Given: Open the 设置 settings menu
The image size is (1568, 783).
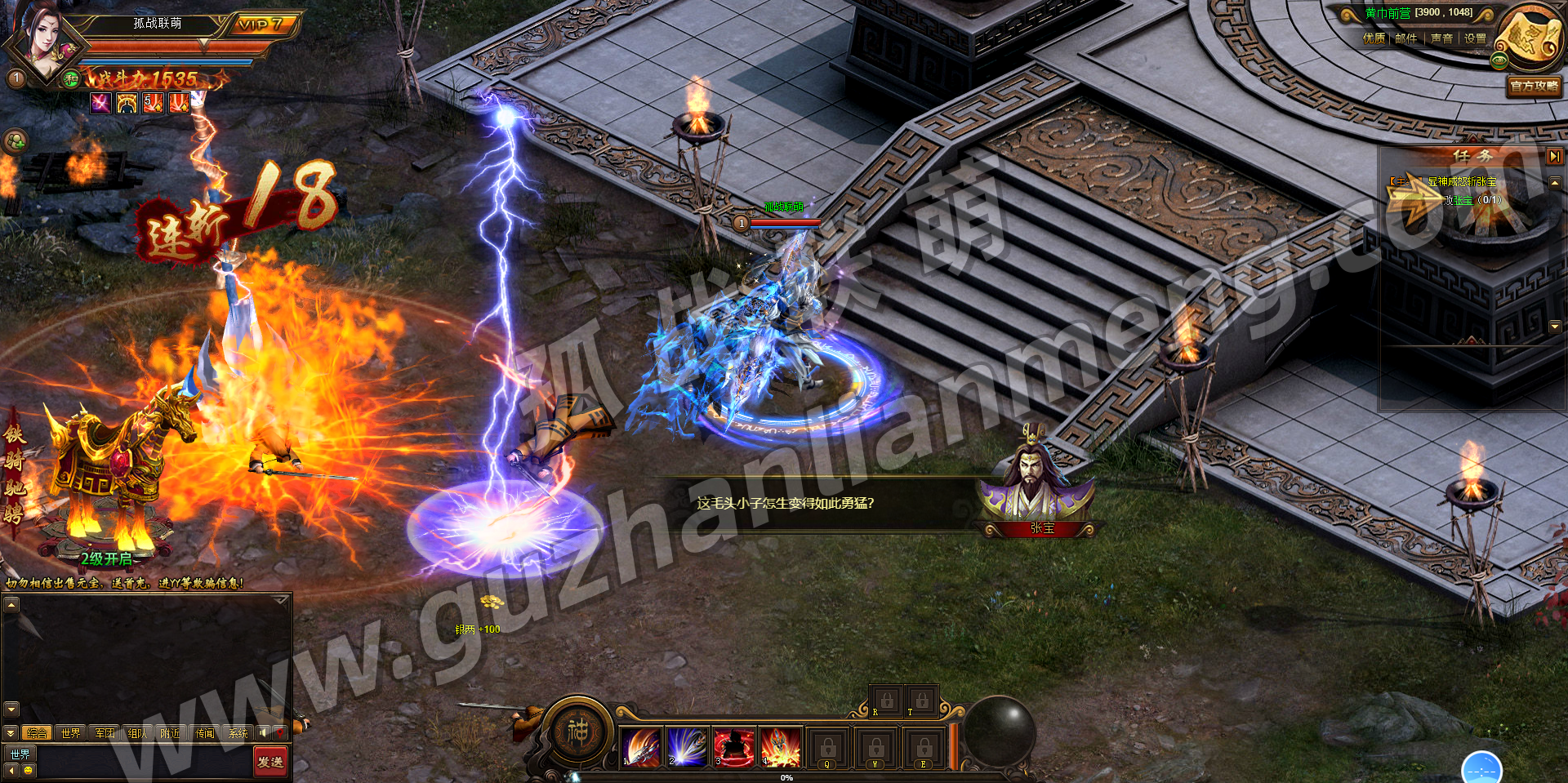Looking at the screenshot, I should click(1475, 38).
